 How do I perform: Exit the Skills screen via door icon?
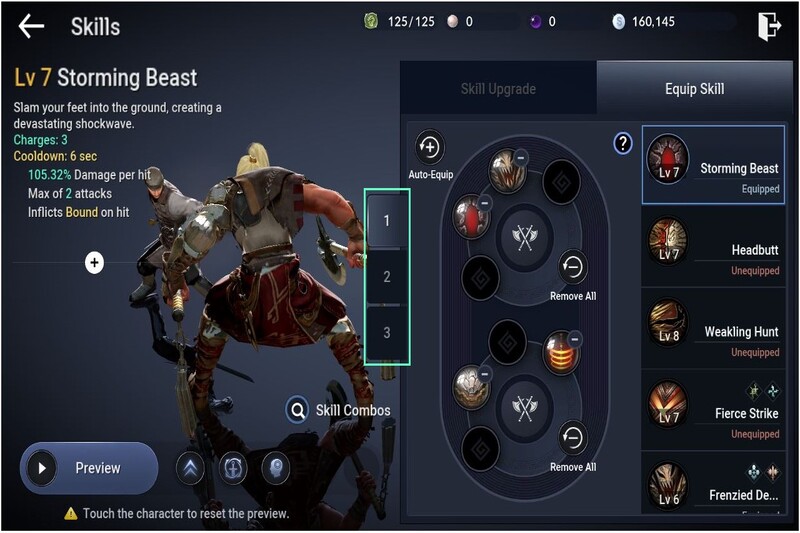768,26
